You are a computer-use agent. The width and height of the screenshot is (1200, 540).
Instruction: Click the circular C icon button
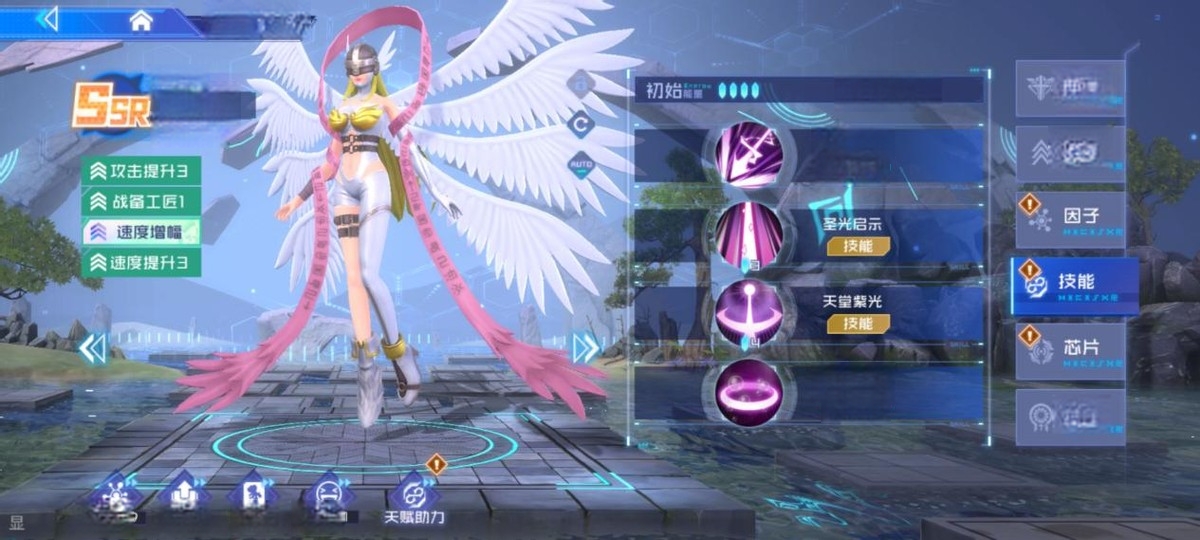tap(581, 124)
